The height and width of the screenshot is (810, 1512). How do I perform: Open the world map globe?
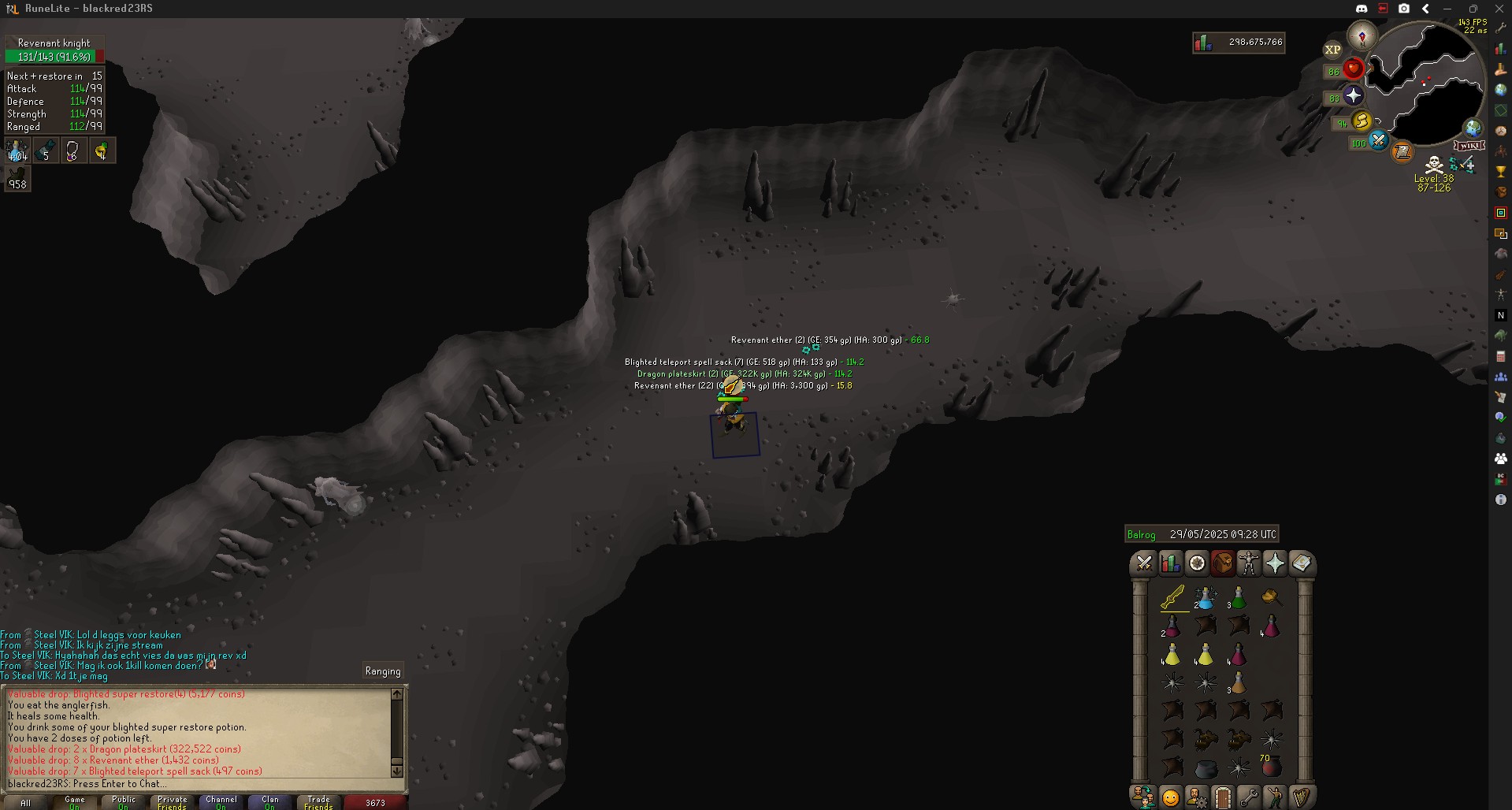1473,128
